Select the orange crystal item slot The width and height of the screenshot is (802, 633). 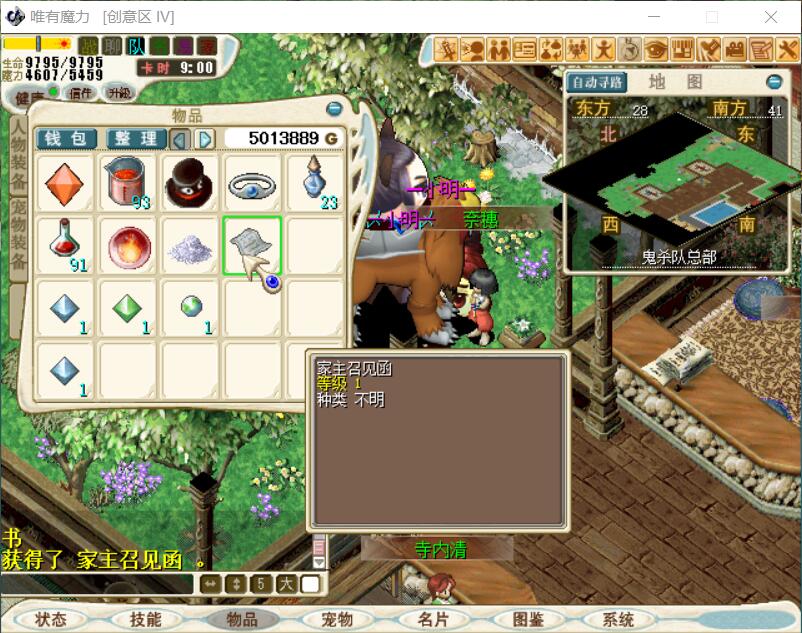(65, 182)
